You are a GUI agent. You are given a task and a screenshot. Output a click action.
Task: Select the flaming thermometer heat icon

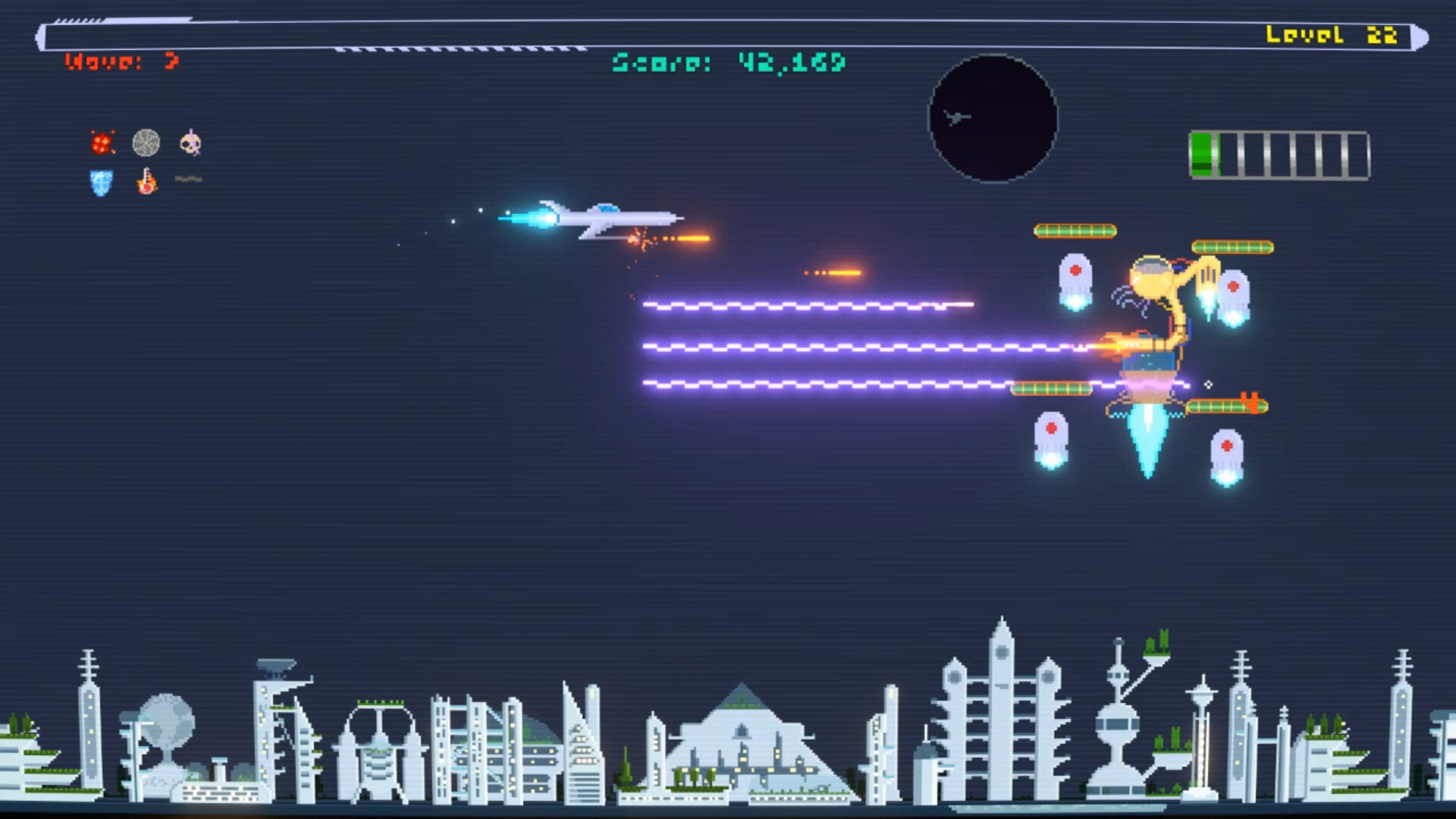pyautogui.click(x=146, y=182)
